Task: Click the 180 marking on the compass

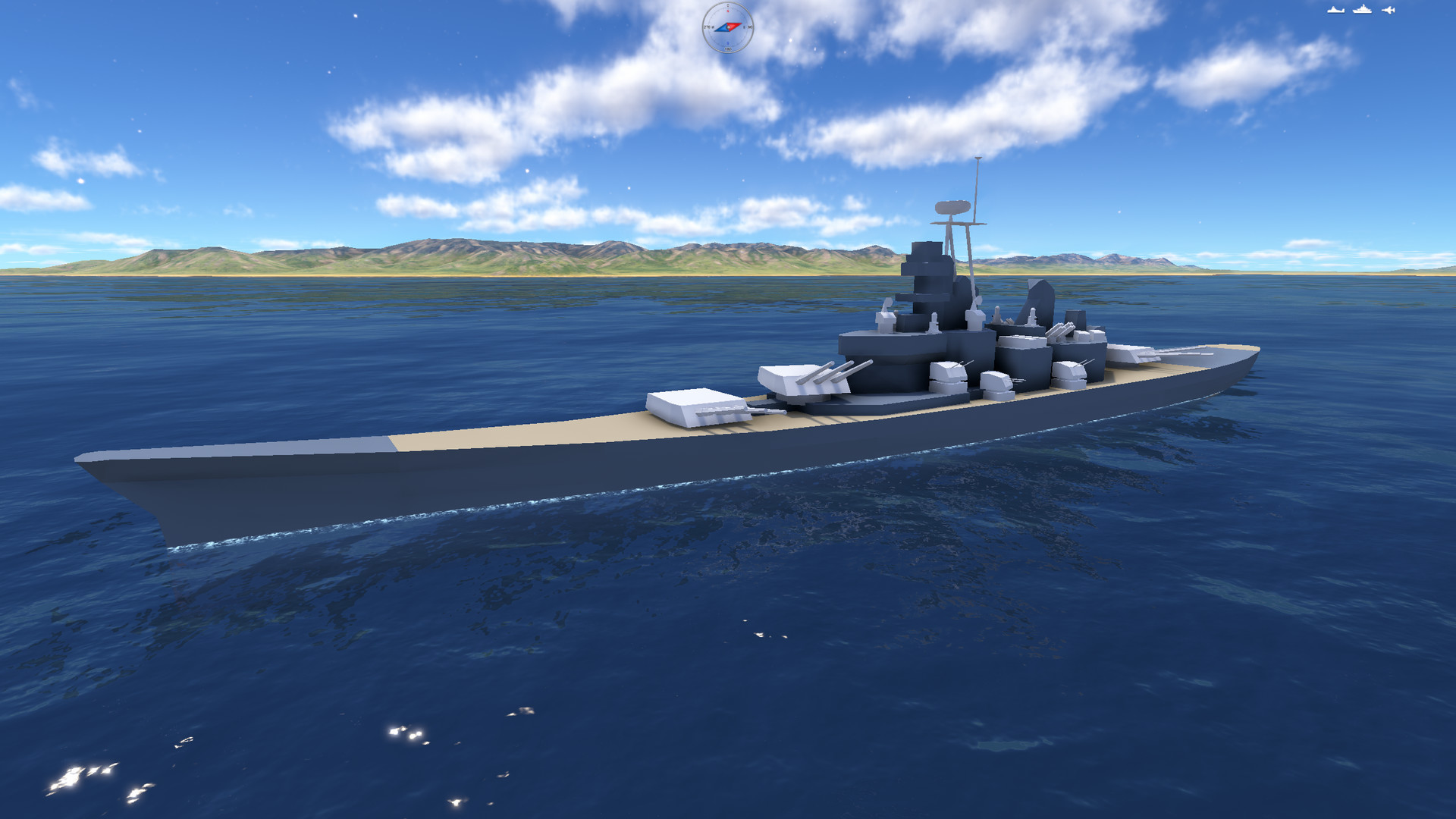Action: coord(728,49)
